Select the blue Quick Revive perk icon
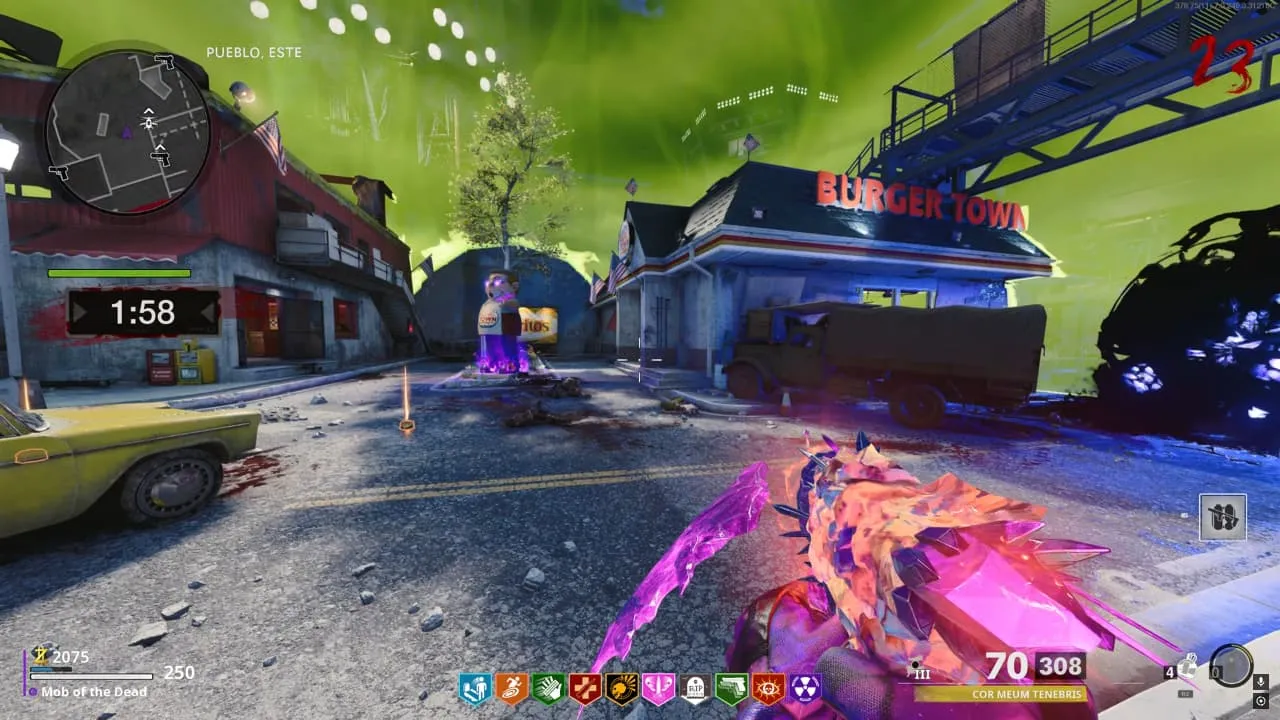 [x=475, y=688]
